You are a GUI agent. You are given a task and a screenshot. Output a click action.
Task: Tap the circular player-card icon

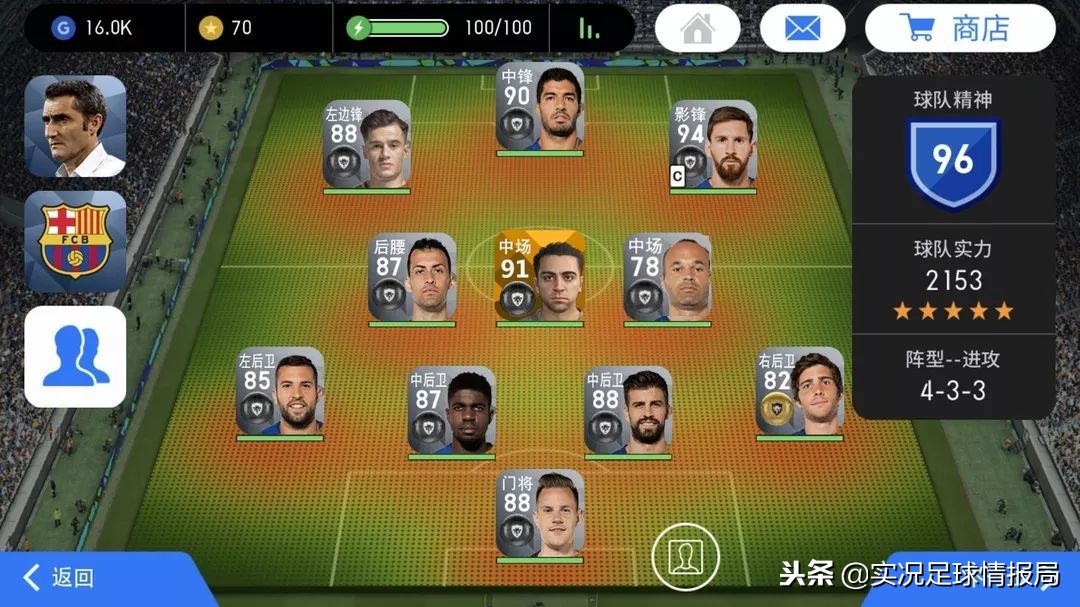click(x=686, y=556)
